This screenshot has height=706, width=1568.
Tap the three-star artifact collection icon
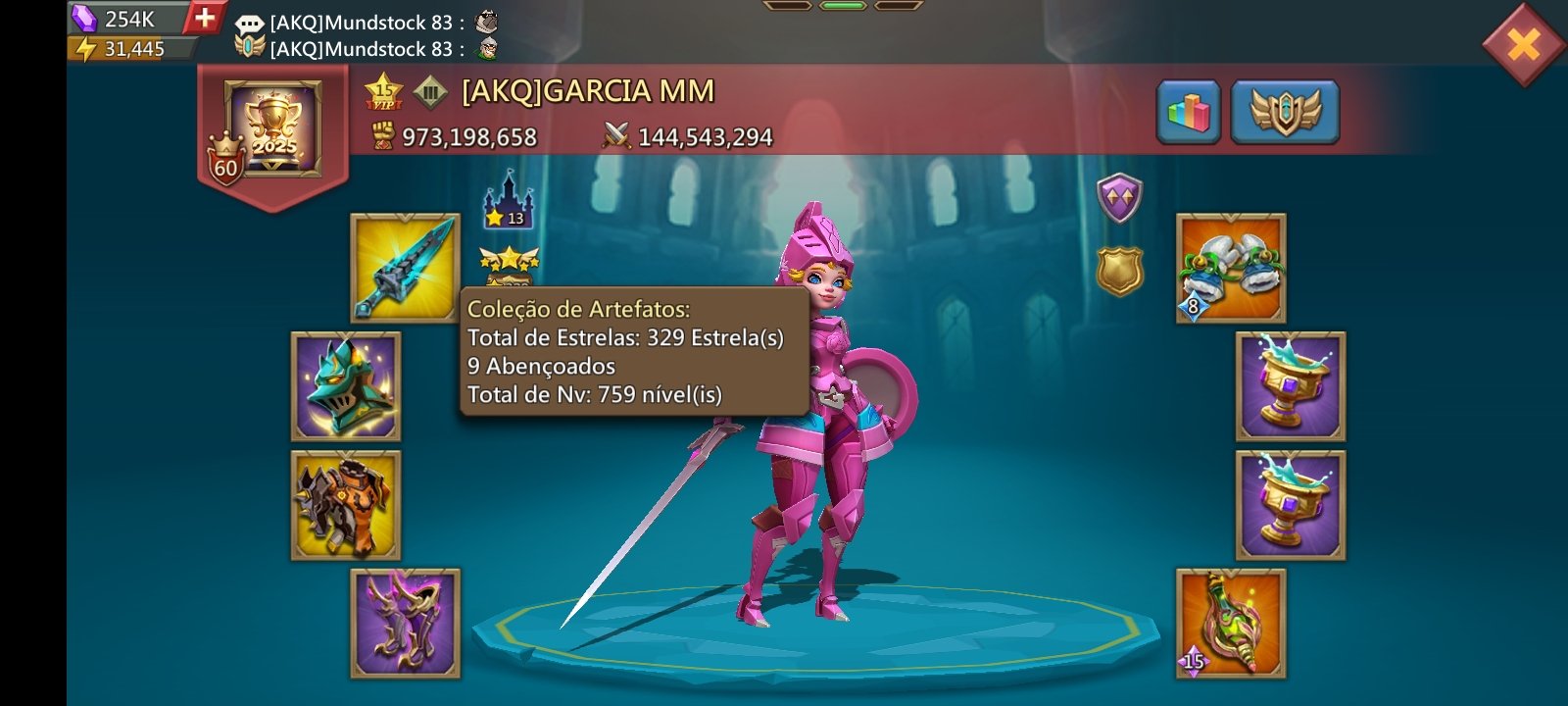click(x=509, y=262)
